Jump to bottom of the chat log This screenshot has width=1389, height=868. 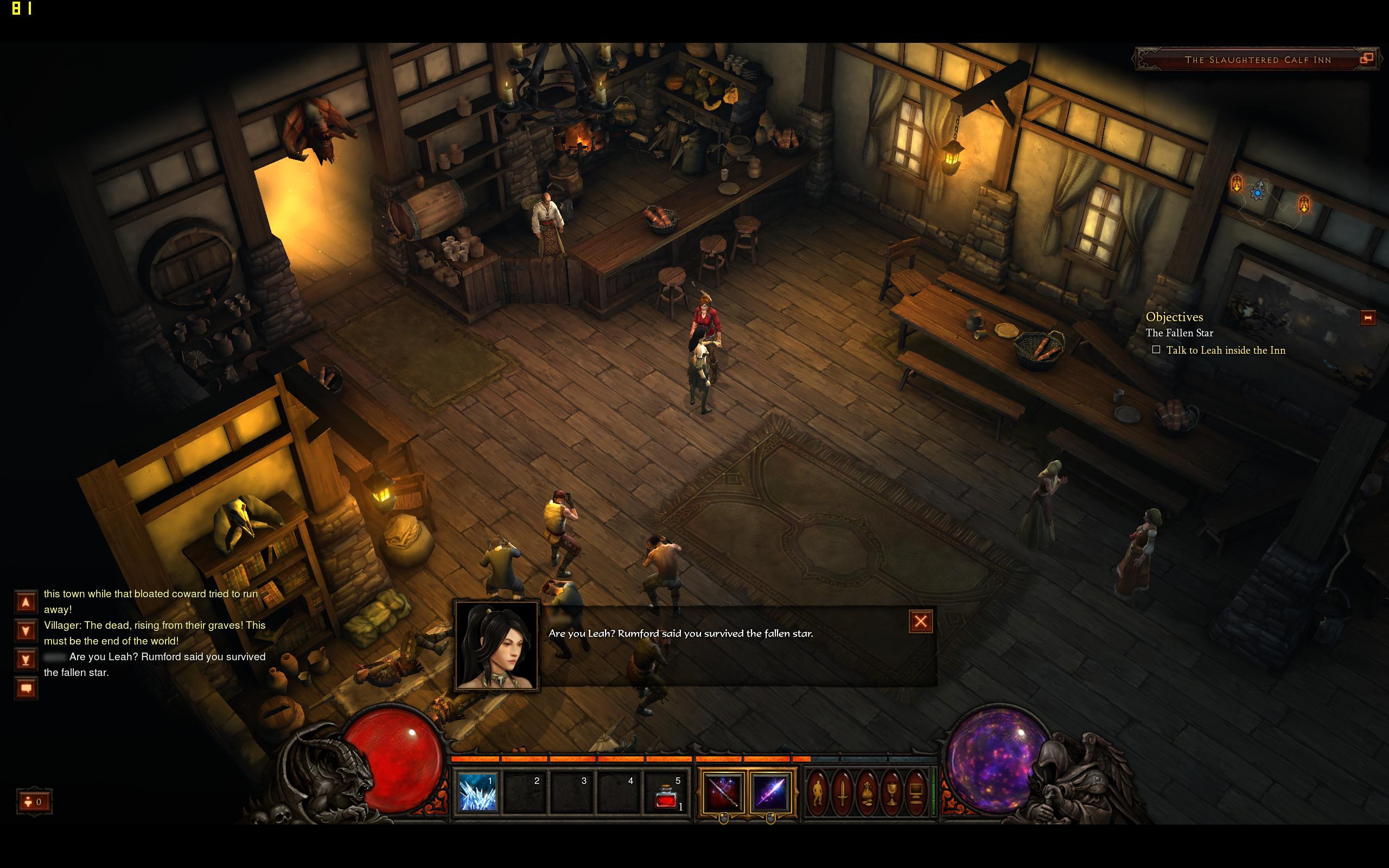[x=26, y=660]
